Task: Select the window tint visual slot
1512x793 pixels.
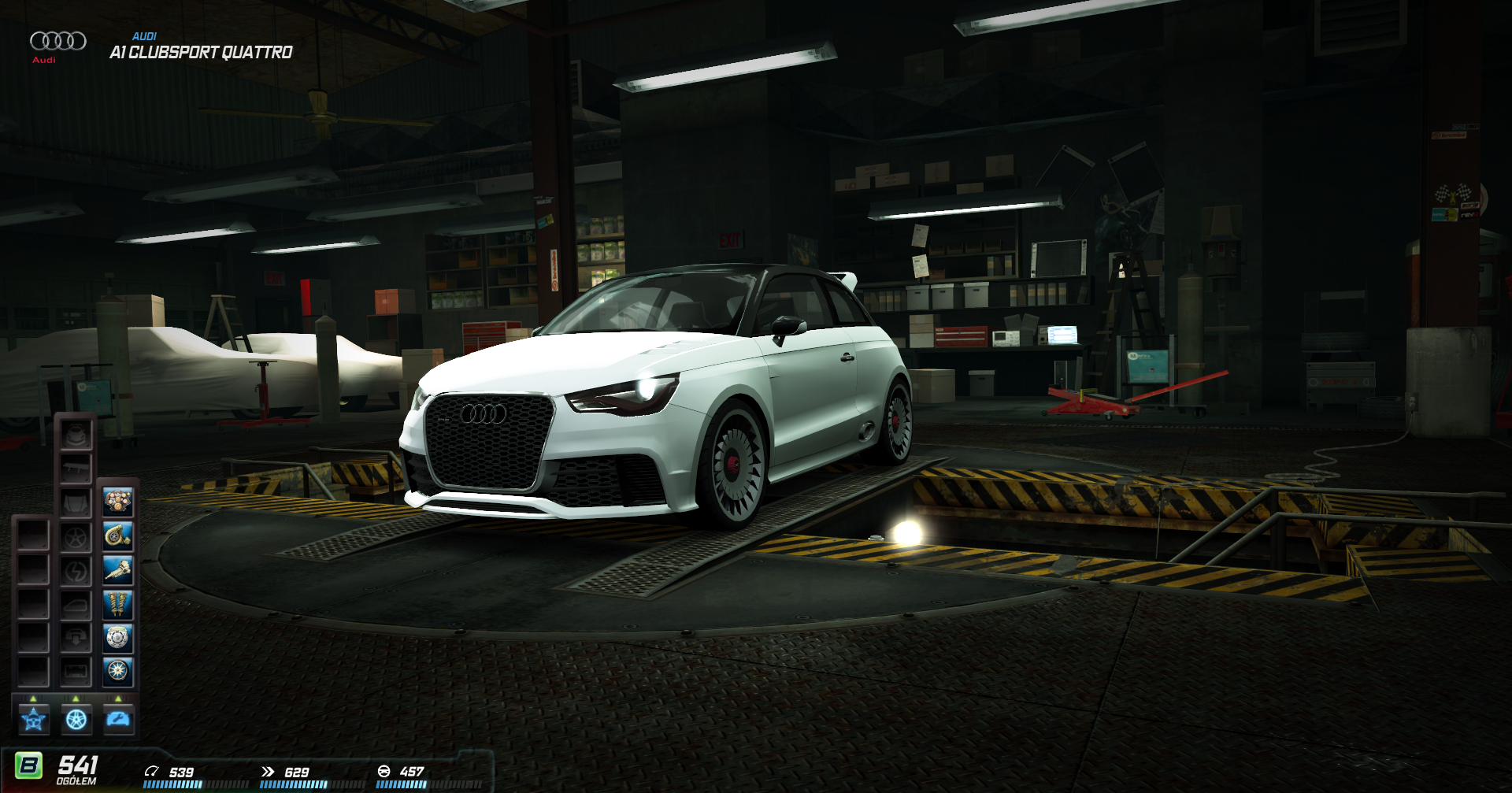Action: click(76, 605)
